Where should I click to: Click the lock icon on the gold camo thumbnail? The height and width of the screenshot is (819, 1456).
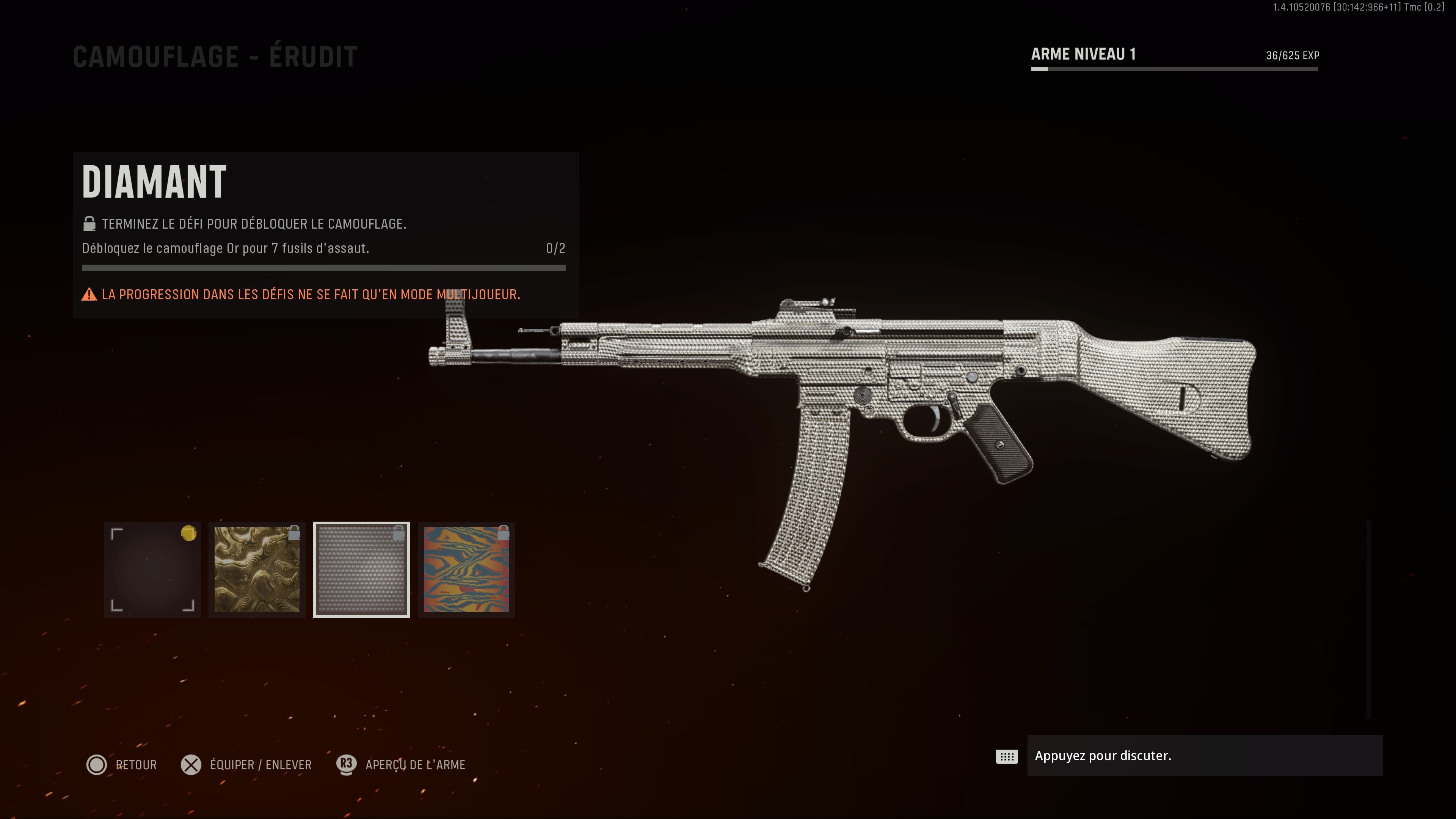[295, 532]
